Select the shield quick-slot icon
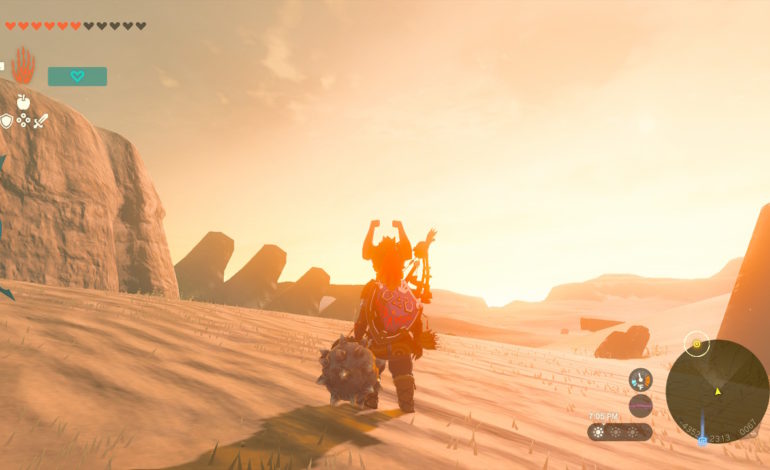Screen dimensions: 770x470 (x=7, y=121)
